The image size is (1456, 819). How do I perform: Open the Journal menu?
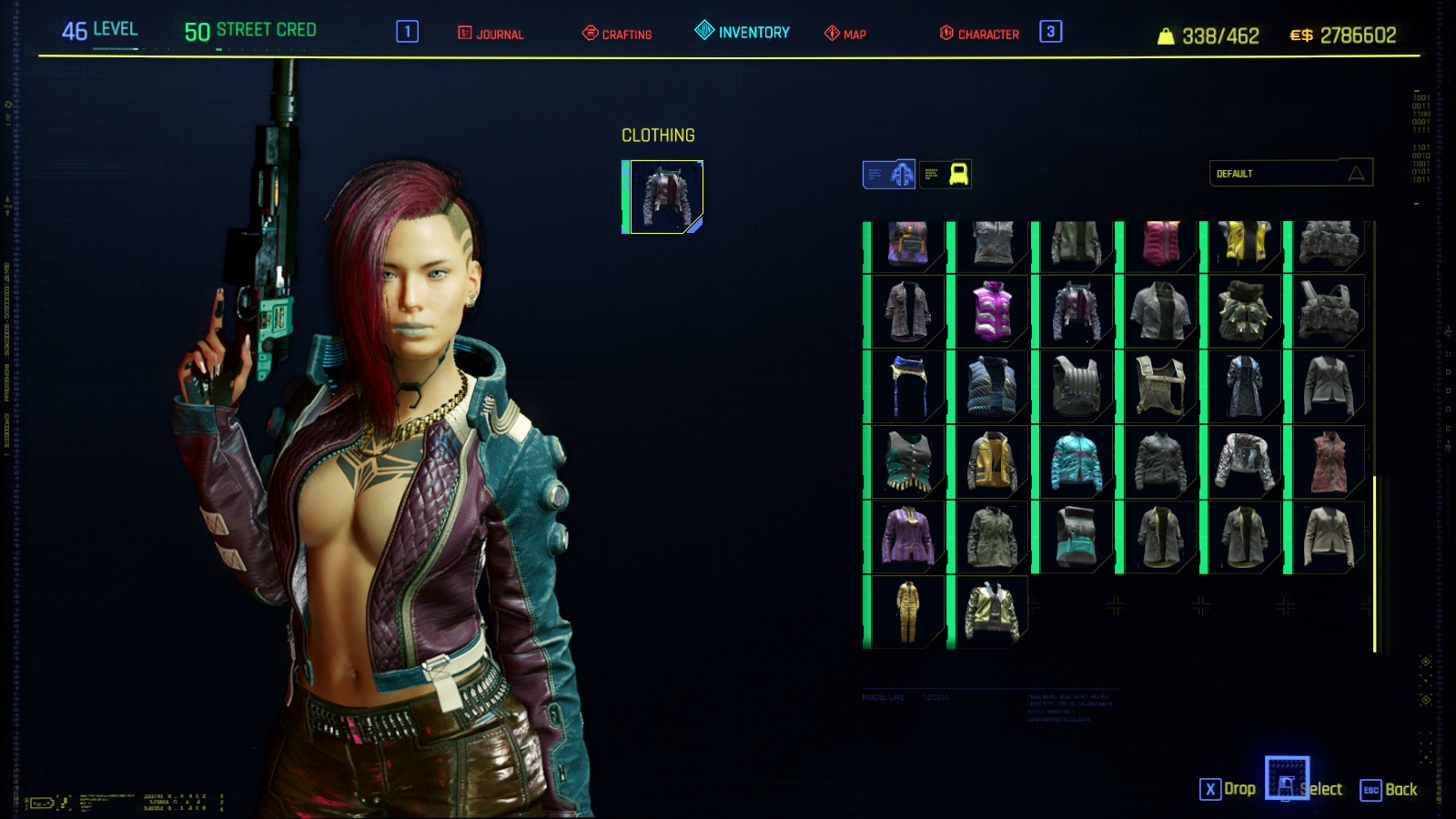tap(490, 34)
